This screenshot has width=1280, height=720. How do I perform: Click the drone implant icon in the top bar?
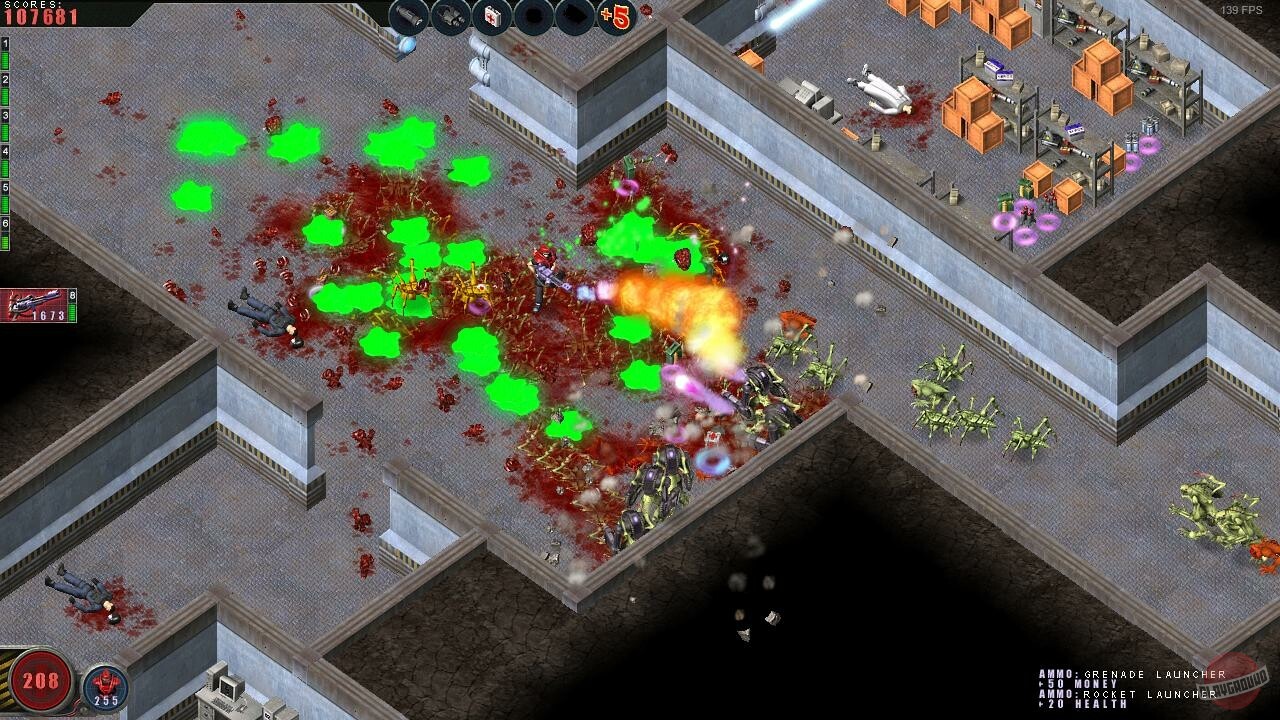[x=448, y=15]
